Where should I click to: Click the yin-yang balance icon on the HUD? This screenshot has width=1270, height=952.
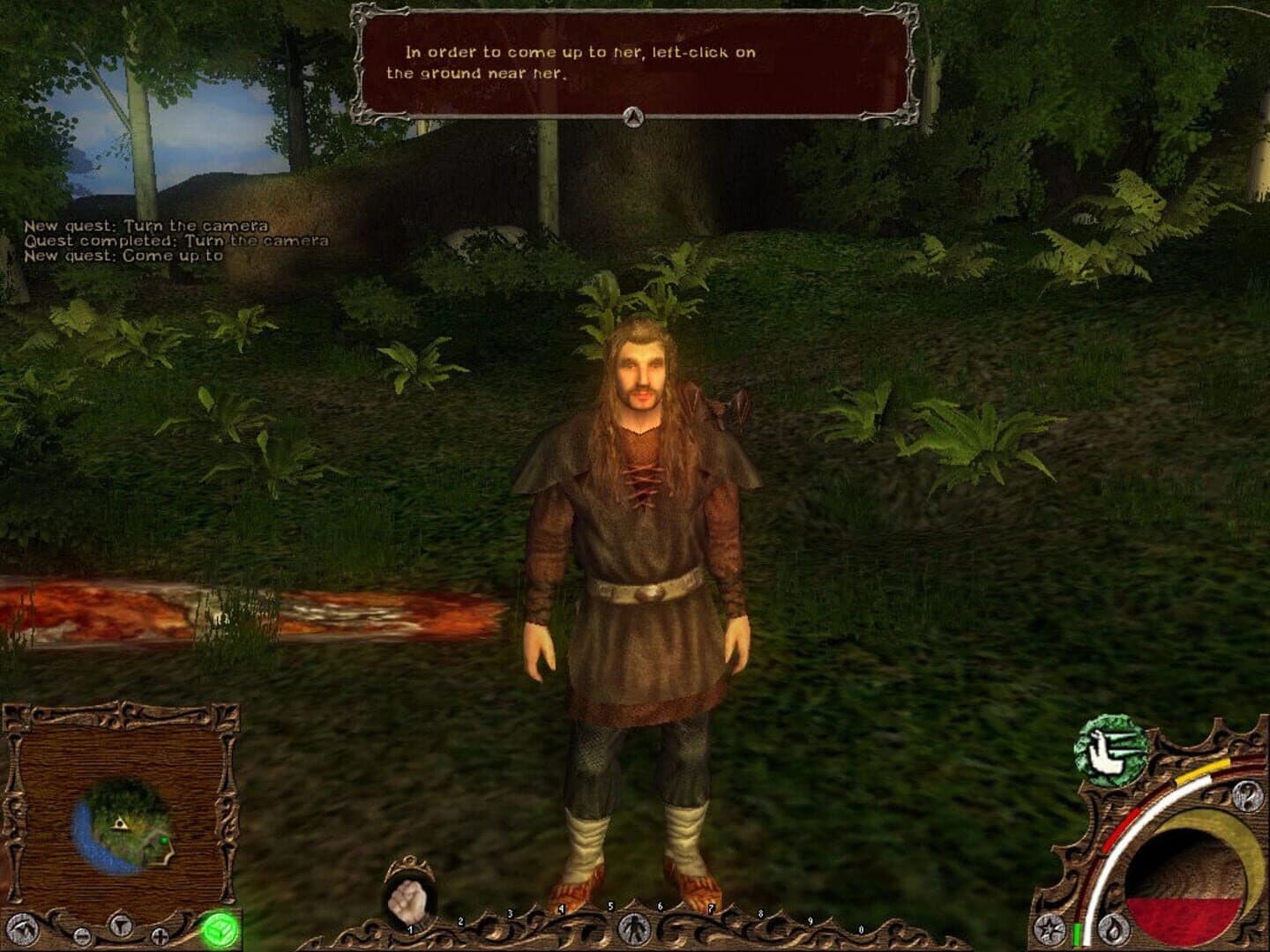pos(1246,797)
